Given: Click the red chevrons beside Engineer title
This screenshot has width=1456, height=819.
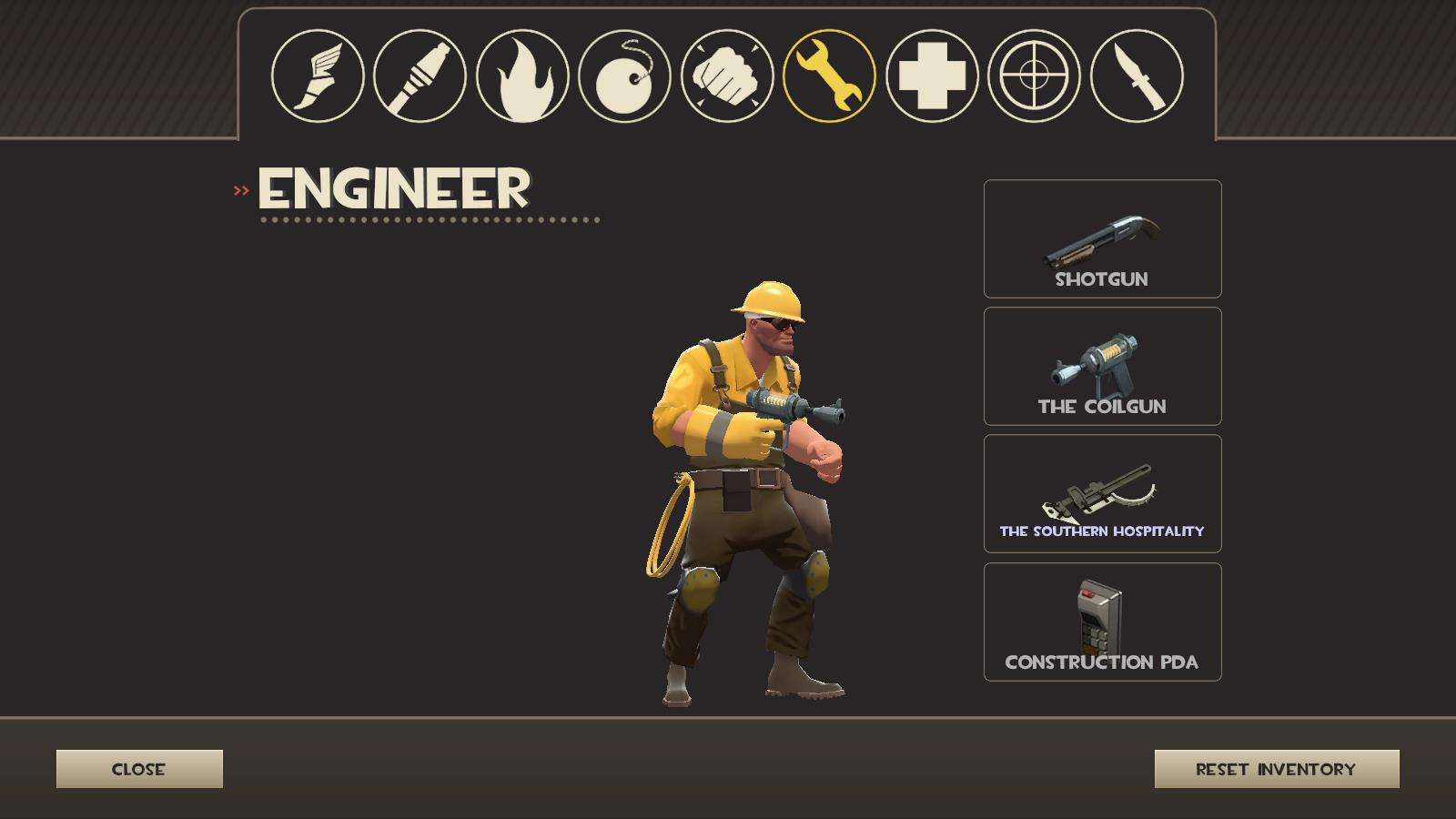Looking at the screenshot, I should (242, 189).
